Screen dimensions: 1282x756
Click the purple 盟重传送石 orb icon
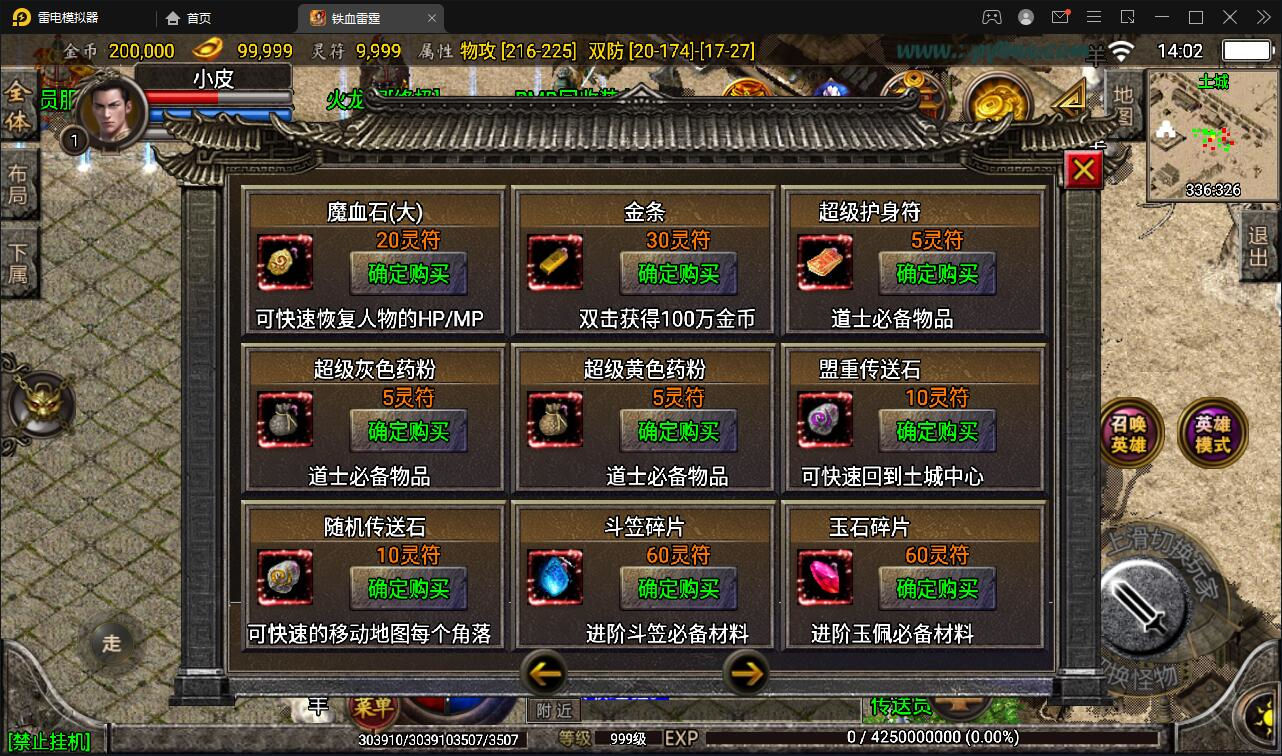(x=824, y=420)
